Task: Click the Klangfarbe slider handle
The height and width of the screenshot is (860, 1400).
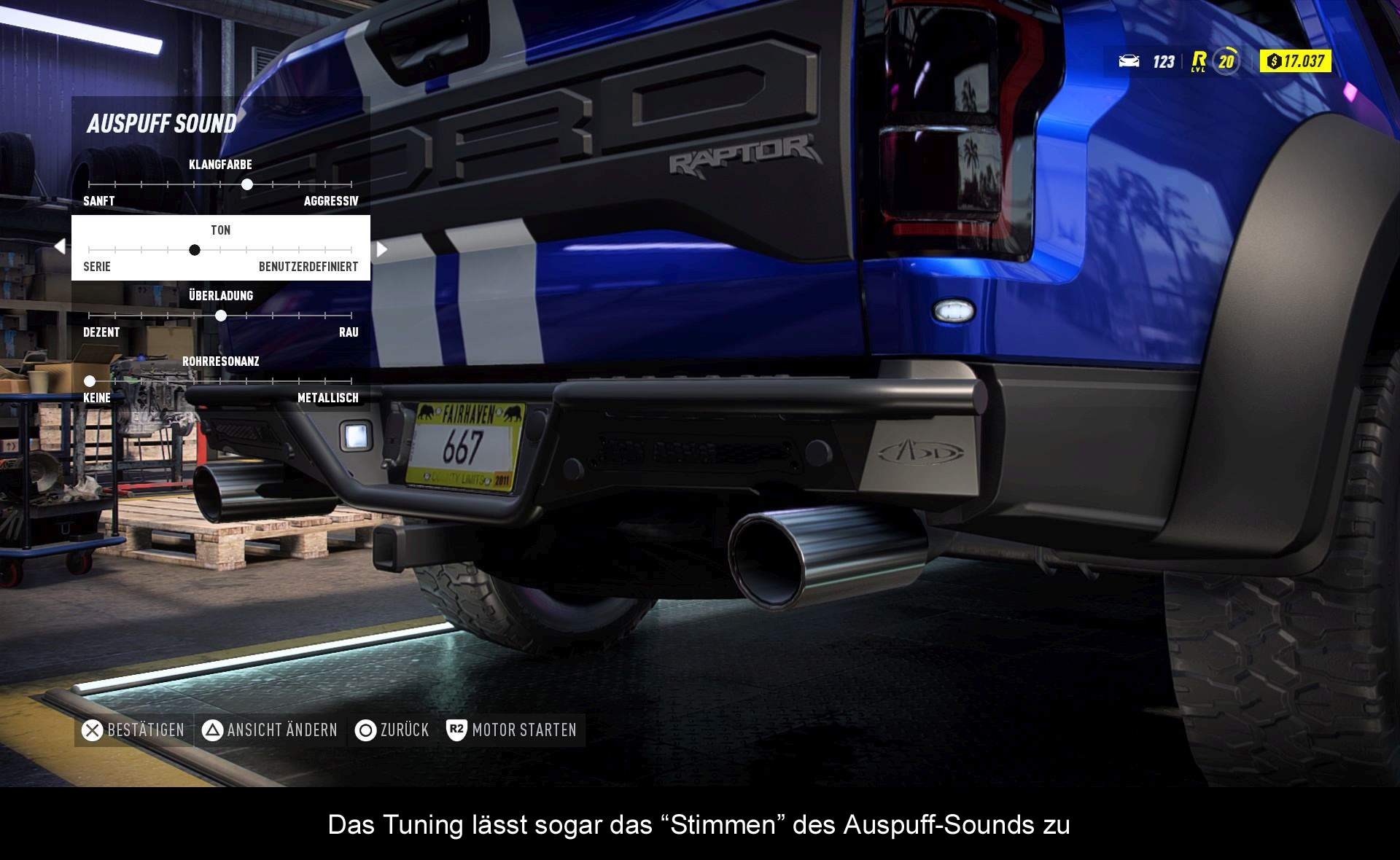Action: point(247,184)
